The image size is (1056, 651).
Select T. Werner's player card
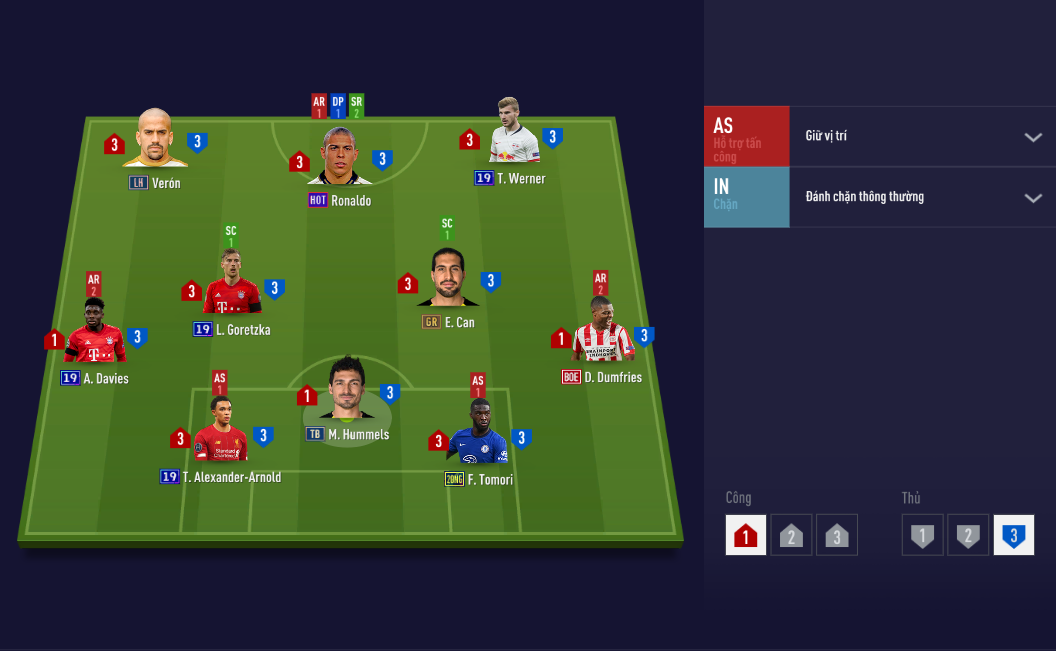tap(514, 135)
